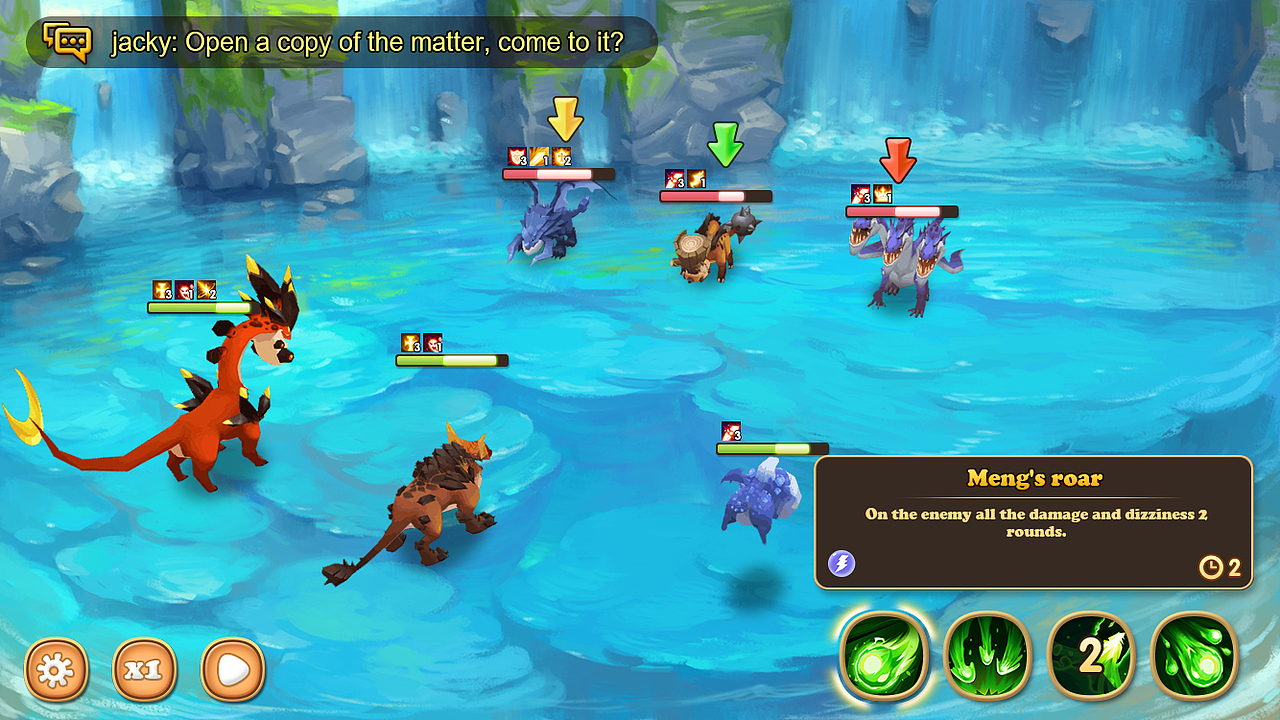Select the highlighted swirling green orb skill

[x=884, y=656]
